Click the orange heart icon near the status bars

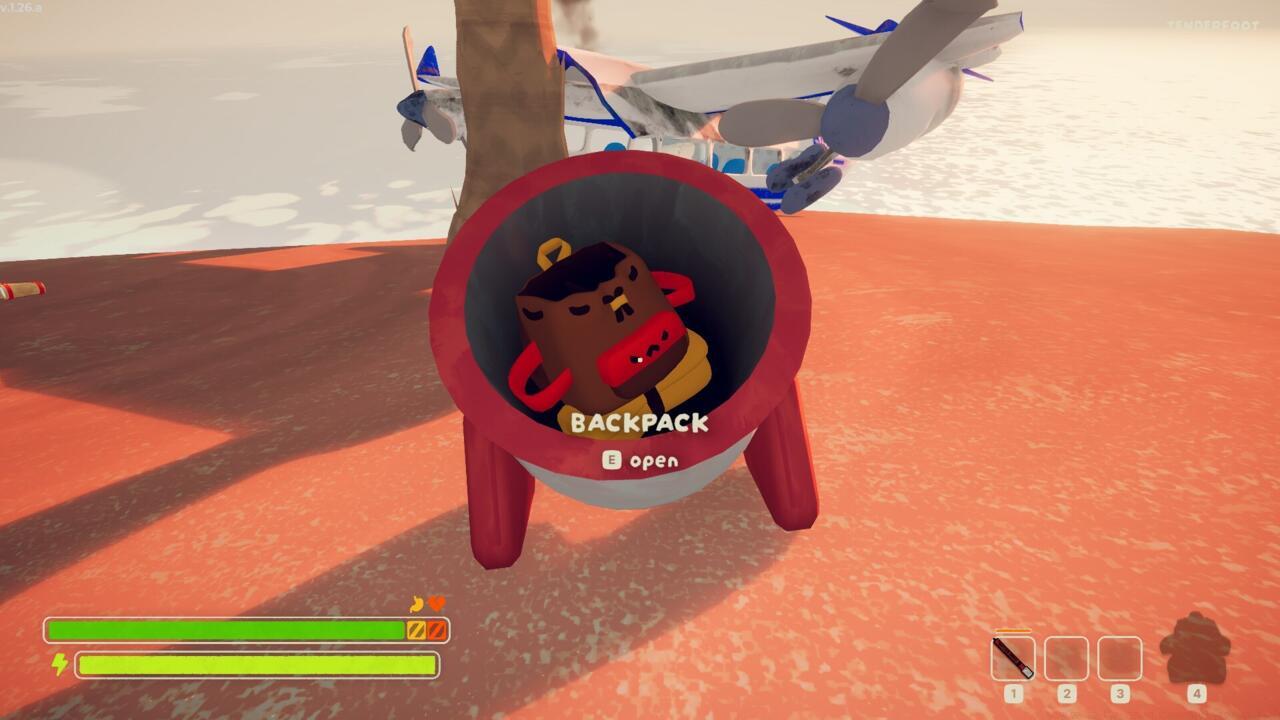pos(437,603)
